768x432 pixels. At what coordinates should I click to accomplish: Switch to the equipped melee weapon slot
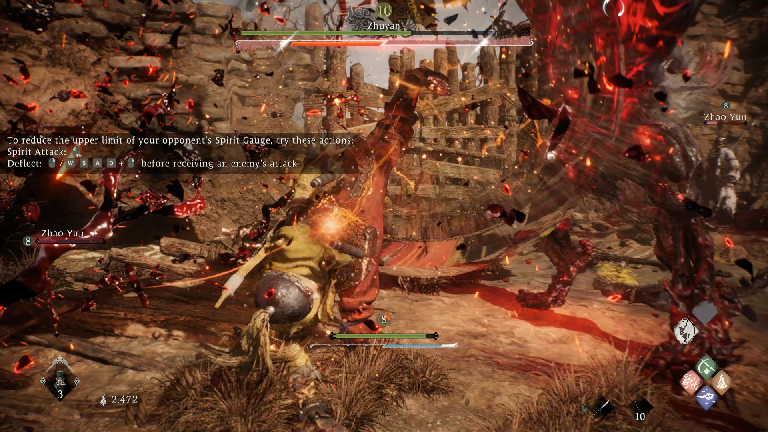603,407
